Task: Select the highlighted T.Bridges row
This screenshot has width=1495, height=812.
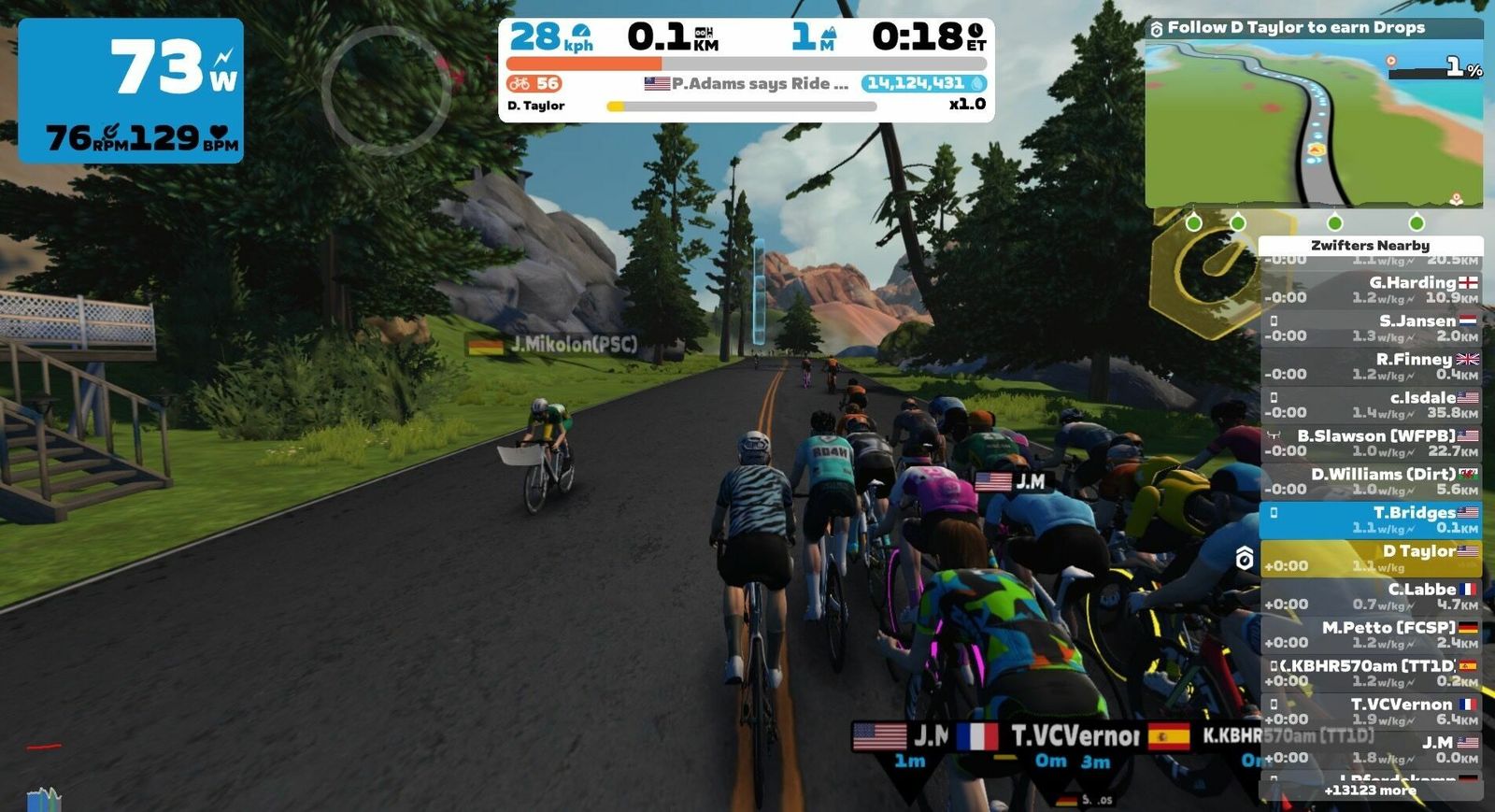Action: click(1371, 520)
